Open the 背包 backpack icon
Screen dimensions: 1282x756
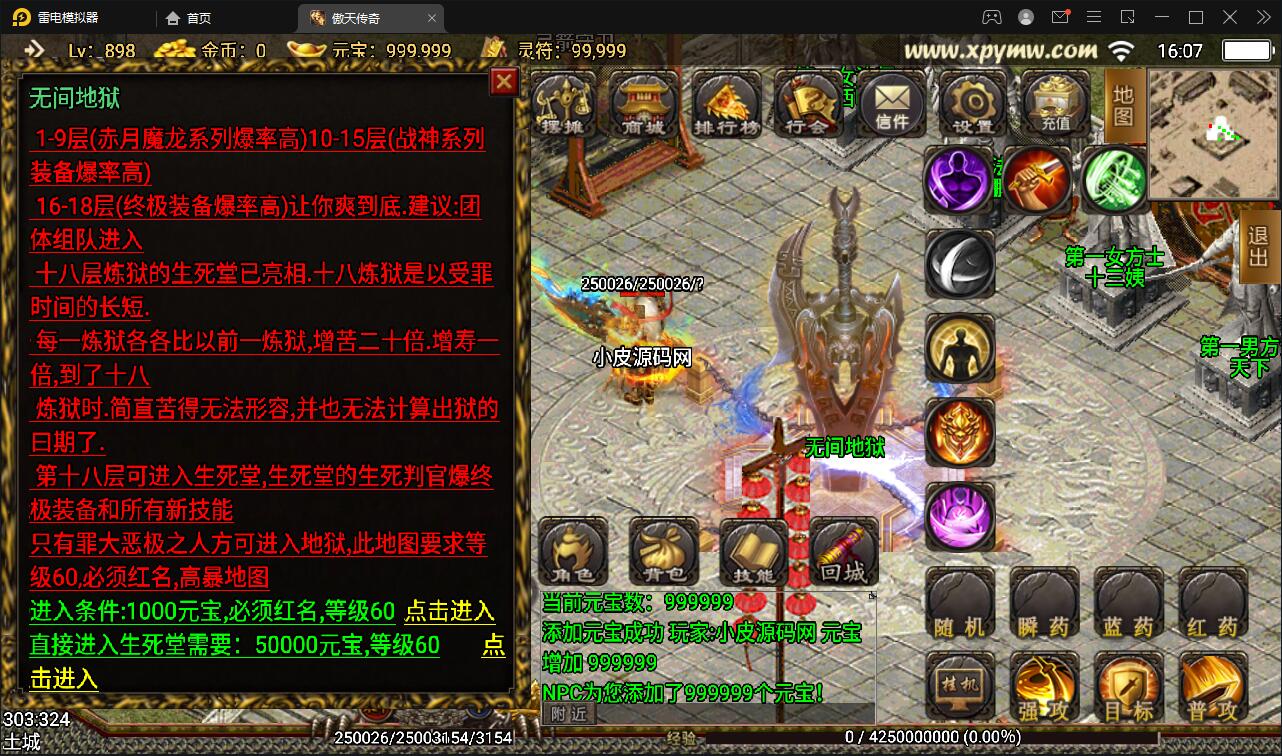663,551
